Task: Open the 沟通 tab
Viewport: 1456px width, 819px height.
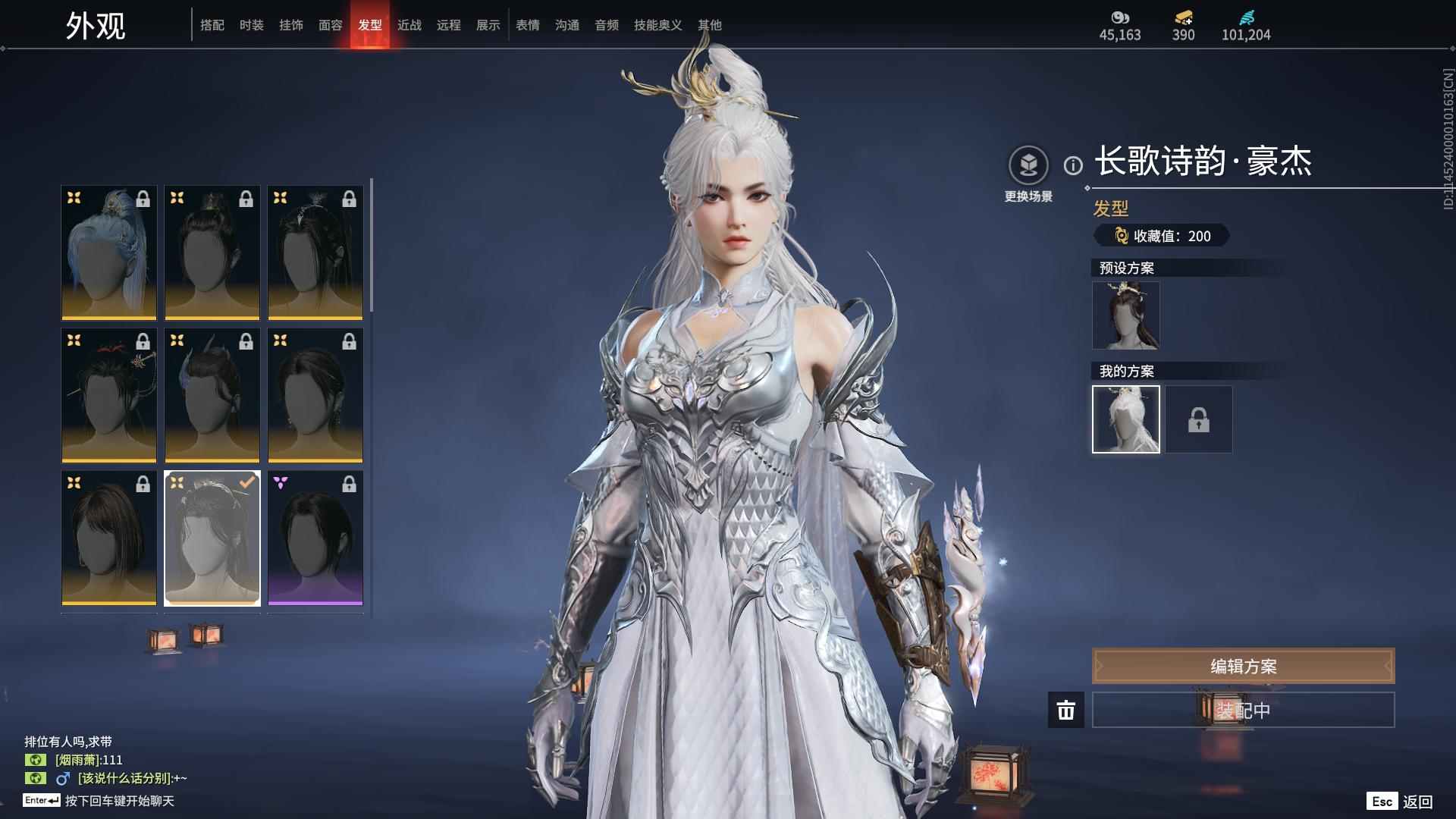Action: pyautogui.click(x=566, y=25)
